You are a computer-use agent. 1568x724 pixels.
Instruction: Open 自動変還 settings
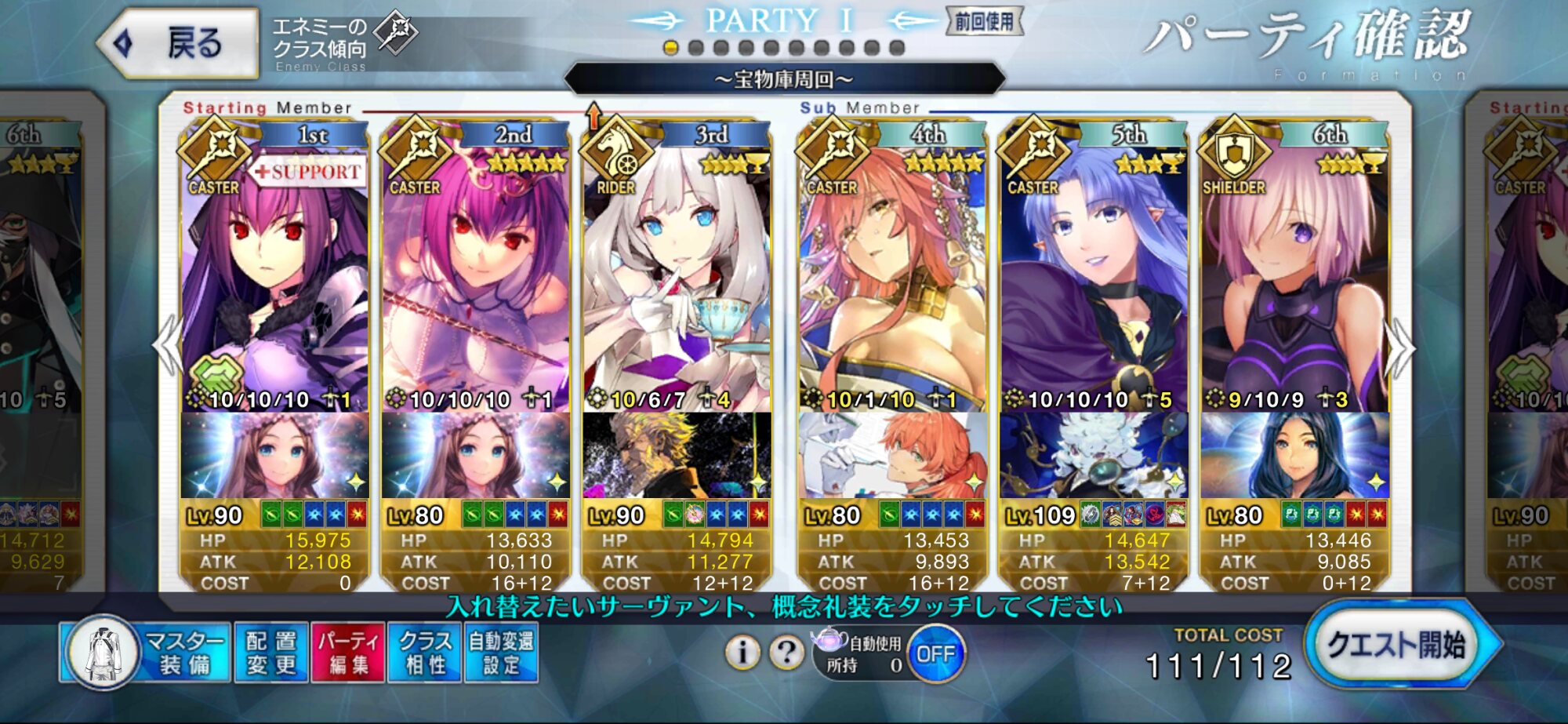[501, 653]
